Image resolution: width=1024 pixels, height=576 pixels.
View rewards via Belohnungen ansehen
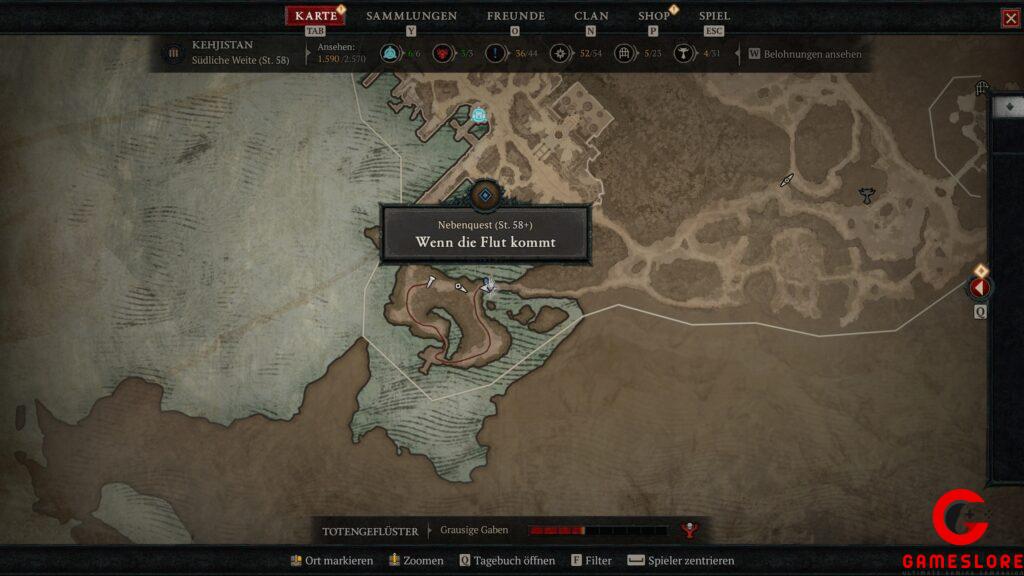811,54
